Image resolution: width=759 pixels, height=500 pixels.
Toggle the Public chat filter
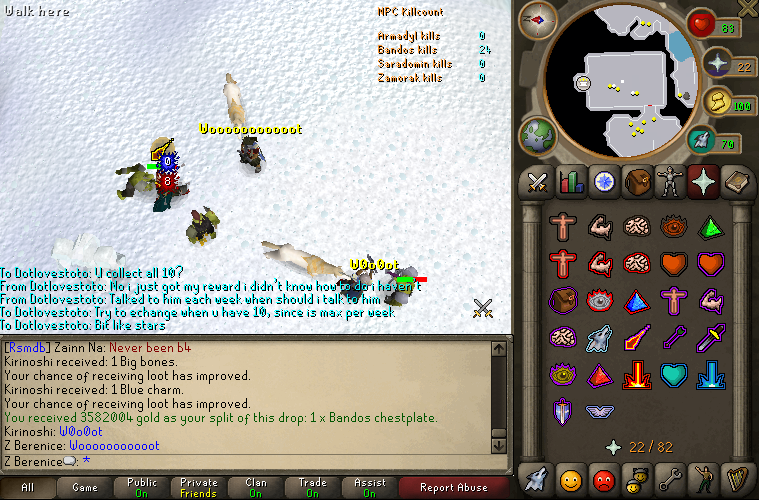142,488
